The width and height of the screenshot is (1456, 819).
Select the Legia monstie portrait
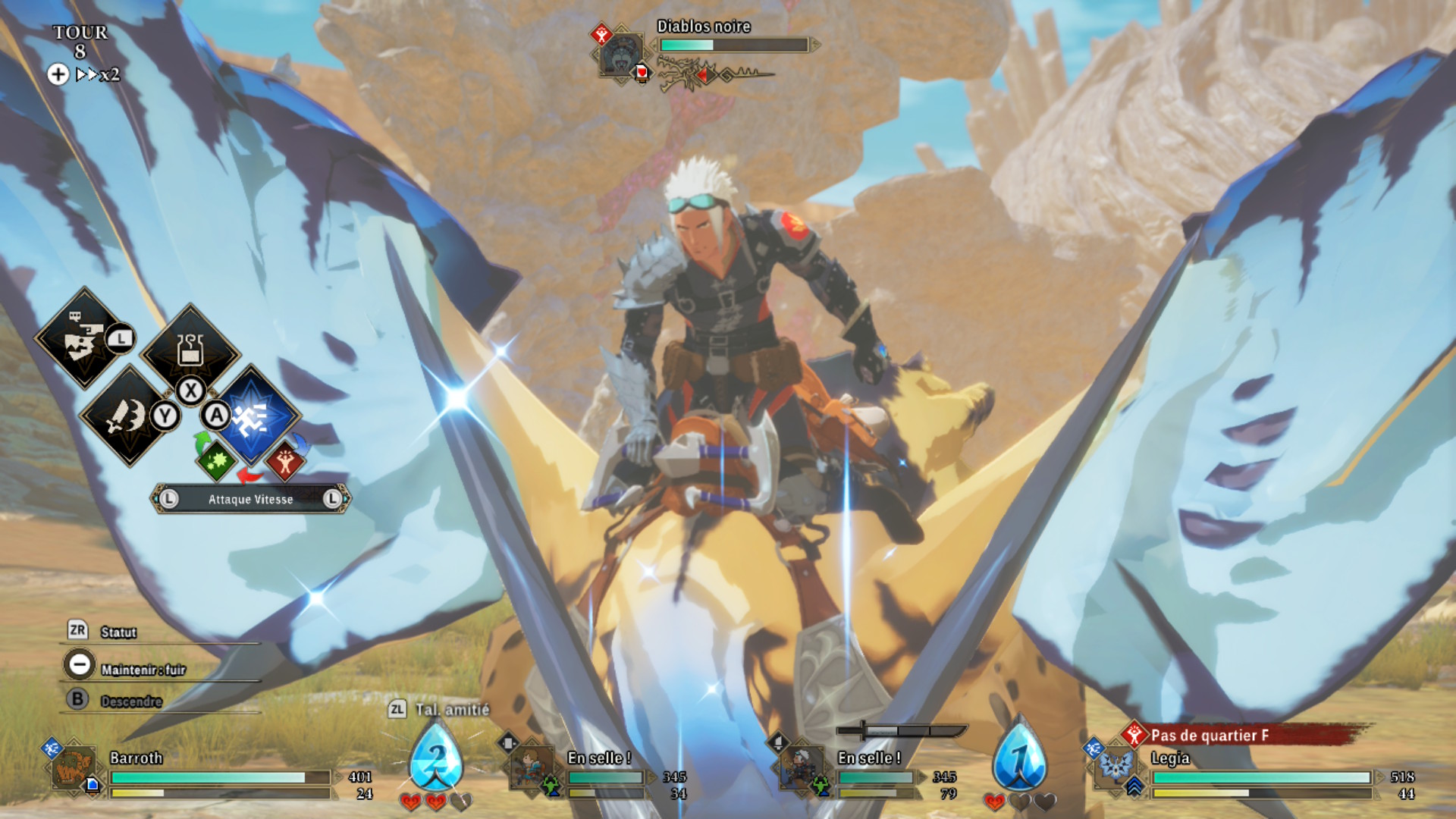click(1115, 767)
